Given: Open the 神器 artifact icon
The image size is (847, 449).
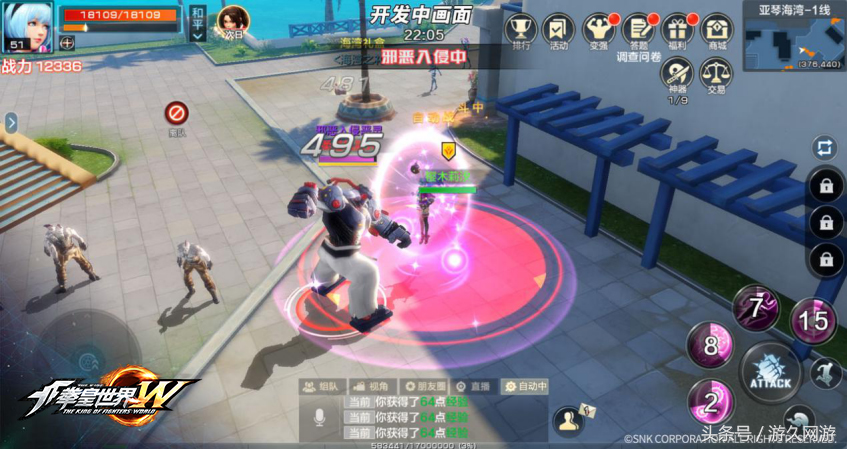Looking at the screenshot, I should click(679, 74).
